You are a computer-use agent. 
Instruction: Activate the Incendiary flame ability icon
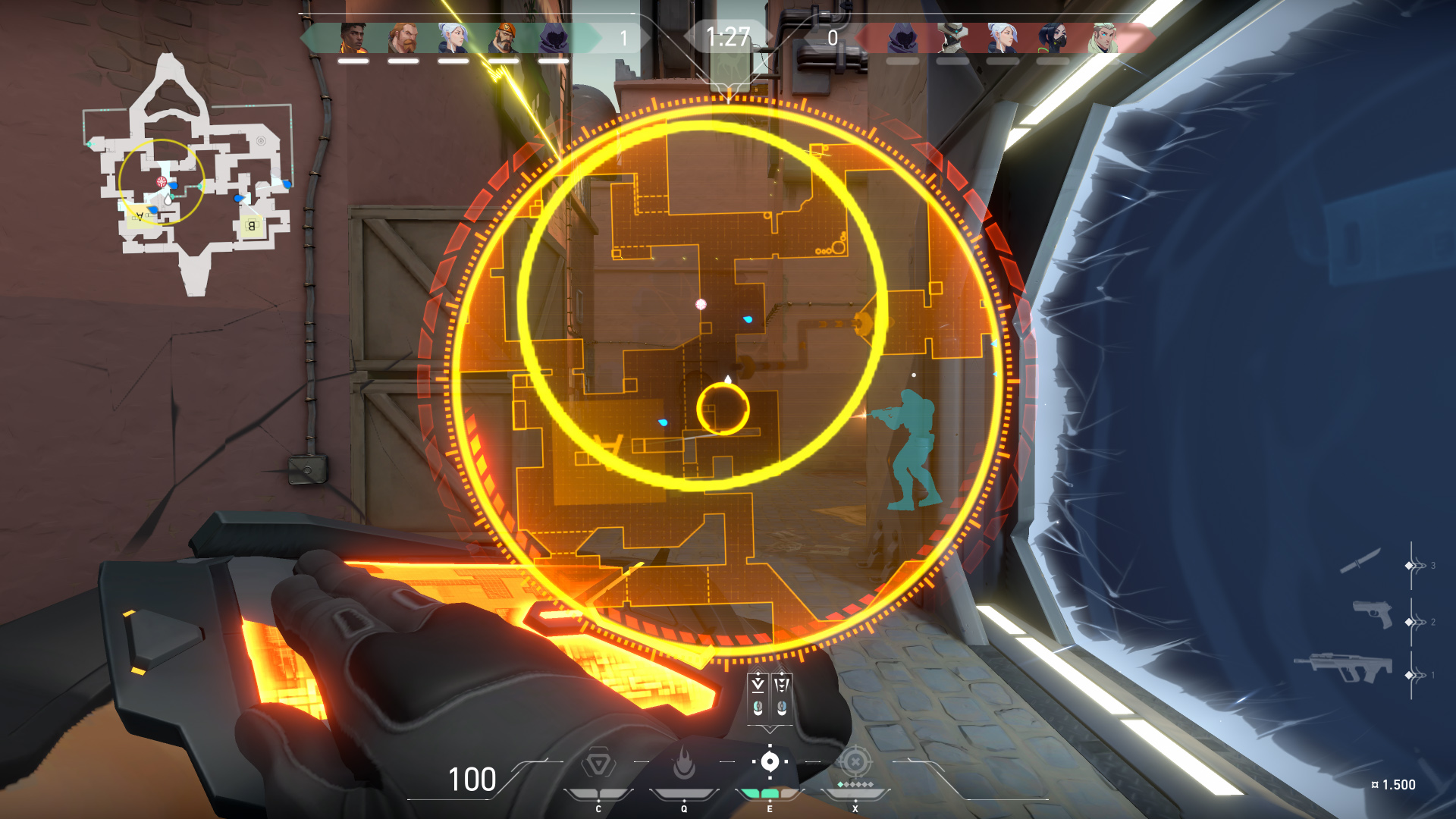tap(684, 764)
